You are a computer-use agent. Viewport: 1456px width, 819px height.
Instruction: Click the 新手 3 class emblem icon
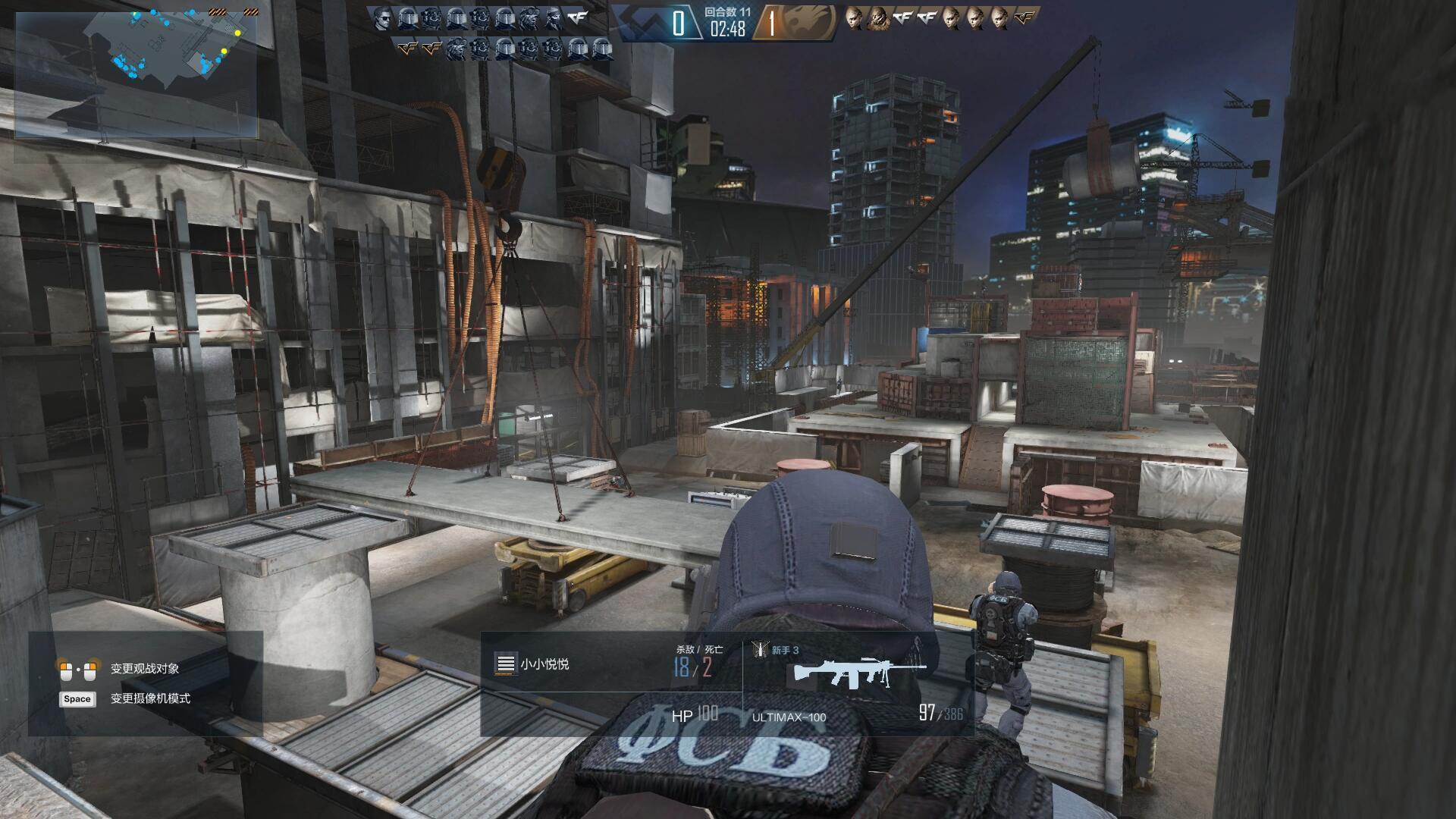point(759,650)
